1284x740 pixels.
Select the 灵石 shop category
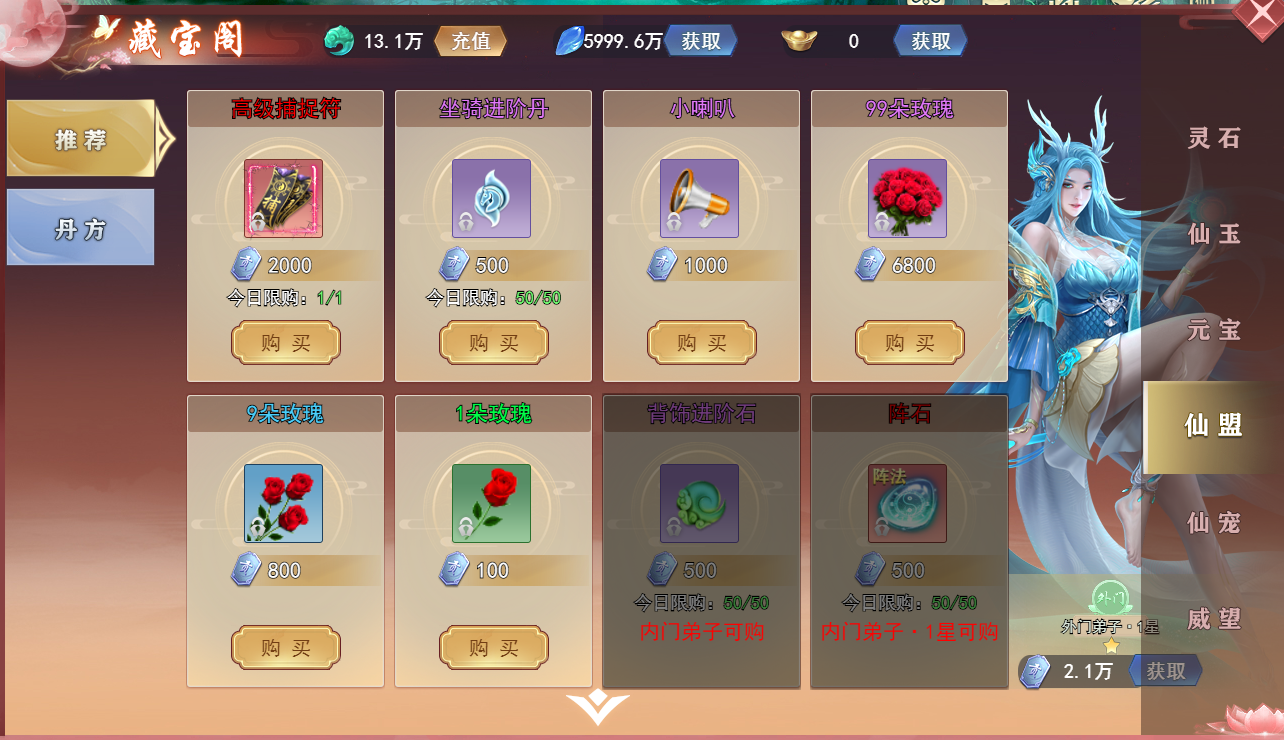click(x=1214, y=138)
